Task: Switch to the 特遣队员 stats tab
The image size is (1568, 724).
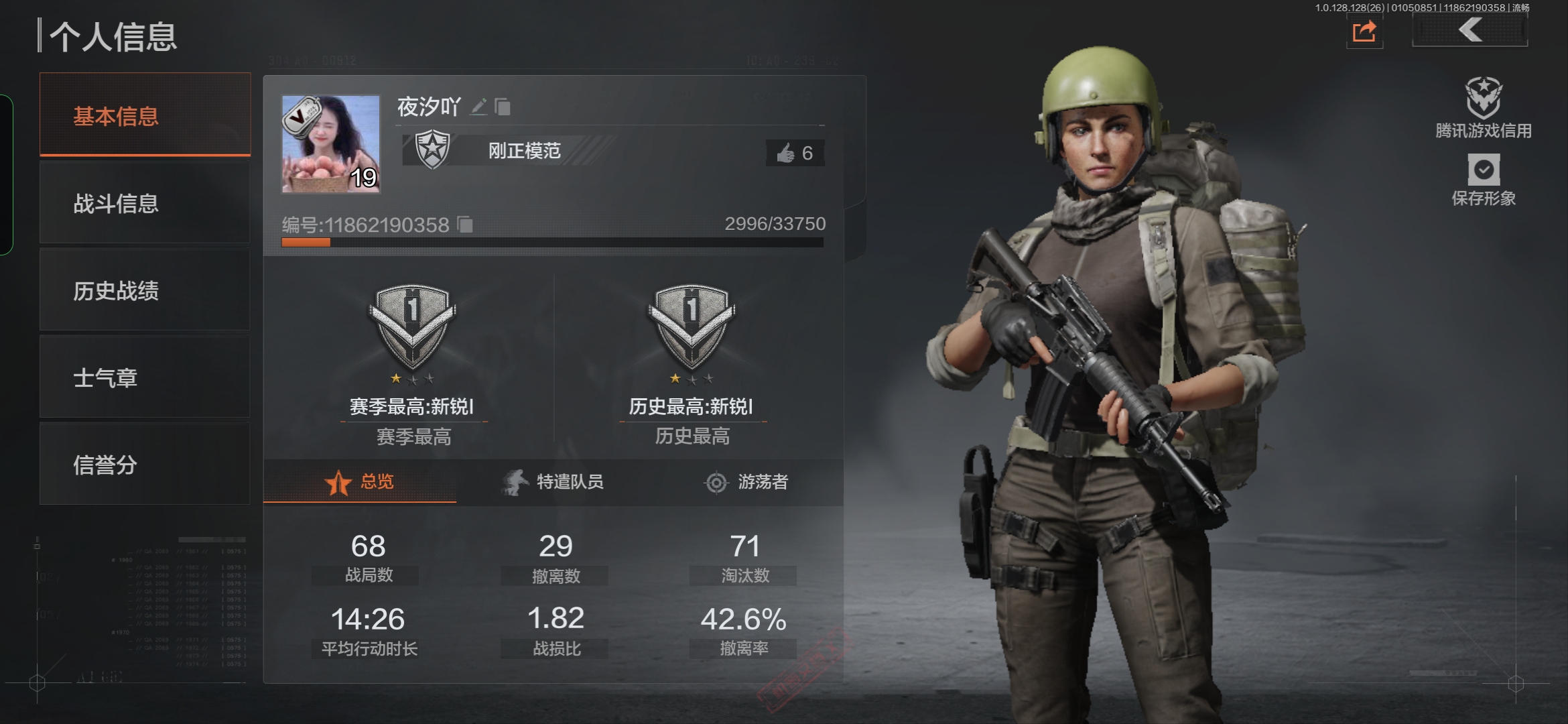Action: [553, 482]
